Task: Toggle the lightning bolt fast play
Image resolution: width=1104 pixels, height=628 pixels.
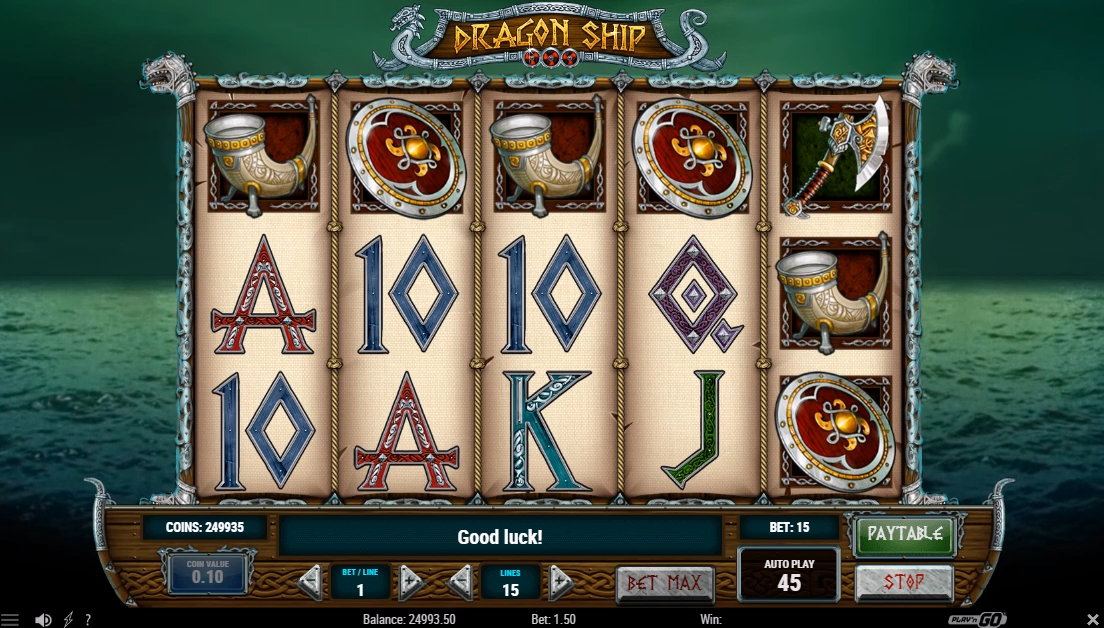Action: (x=68, y=620)
